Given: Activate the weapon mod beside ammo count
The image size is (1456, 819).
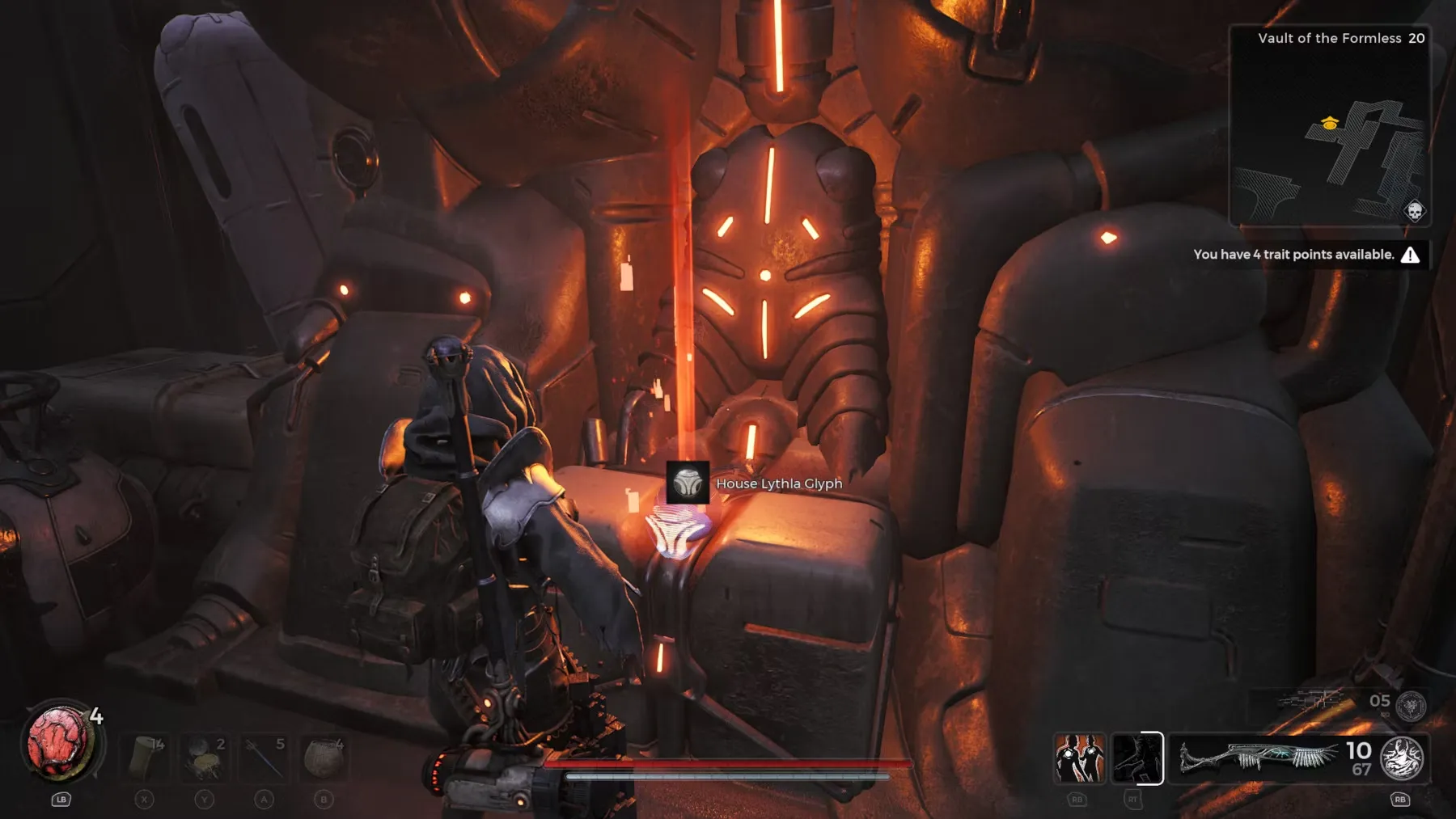Looking at the screenshot, I should tap(1402, 758).
